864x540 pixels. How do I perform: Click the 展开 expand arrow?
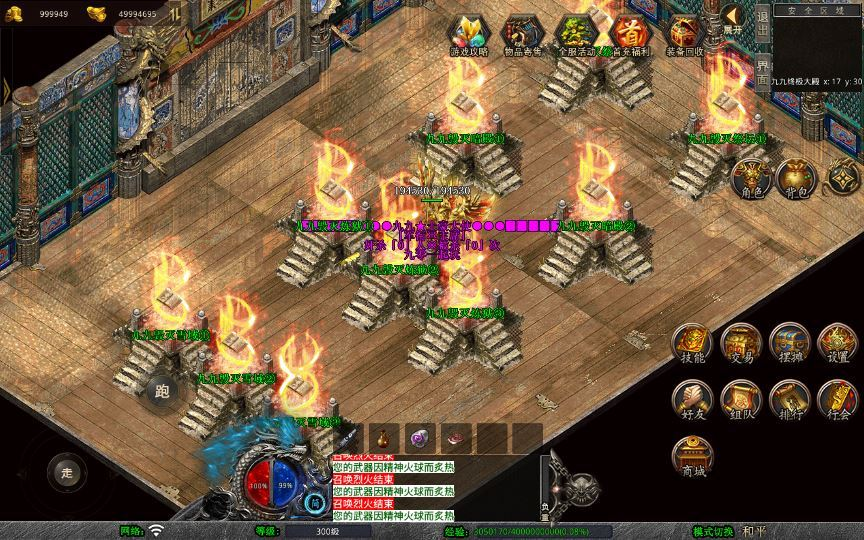[734, 19]
